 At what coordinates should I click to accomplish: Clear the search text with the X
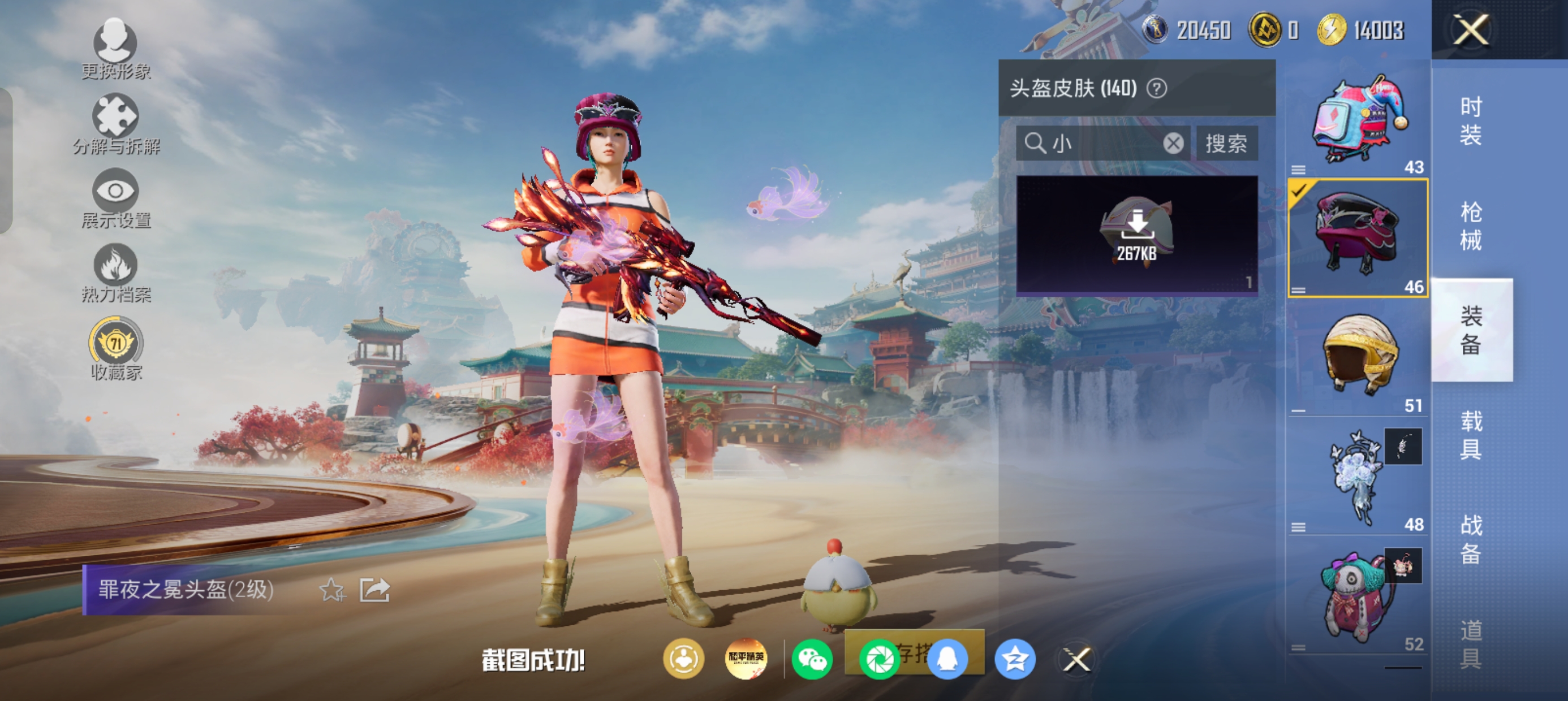[1174, 144]
